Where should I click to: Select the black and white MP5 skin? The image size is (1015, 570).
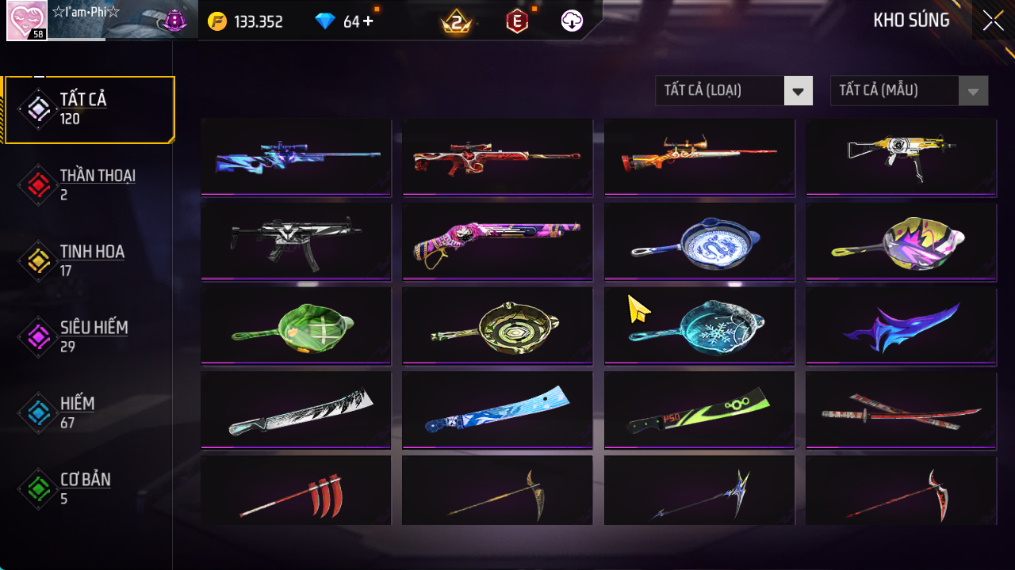point(296,241)
